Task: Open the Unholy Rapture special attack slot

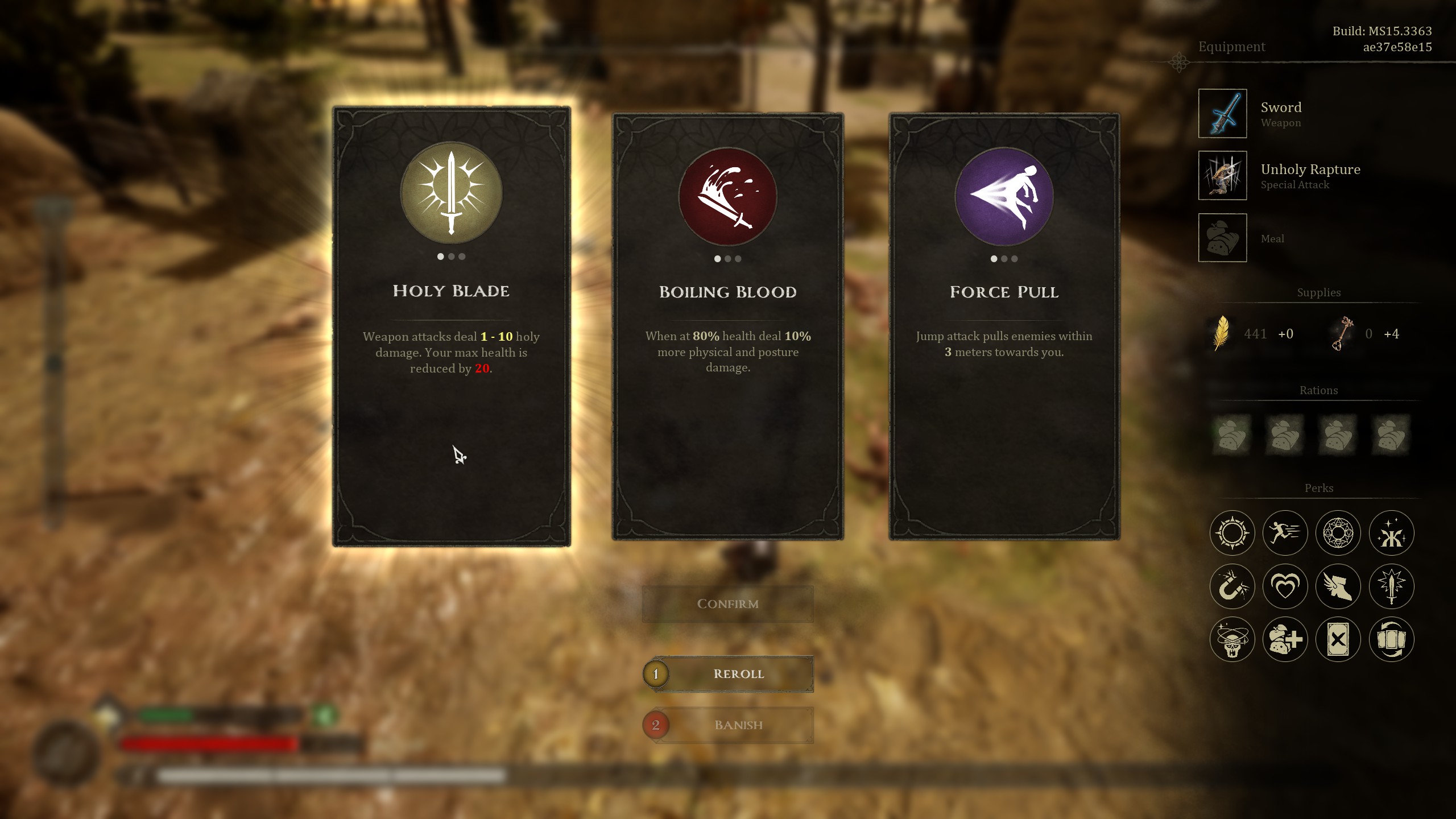Action: tap(1222, 175)
